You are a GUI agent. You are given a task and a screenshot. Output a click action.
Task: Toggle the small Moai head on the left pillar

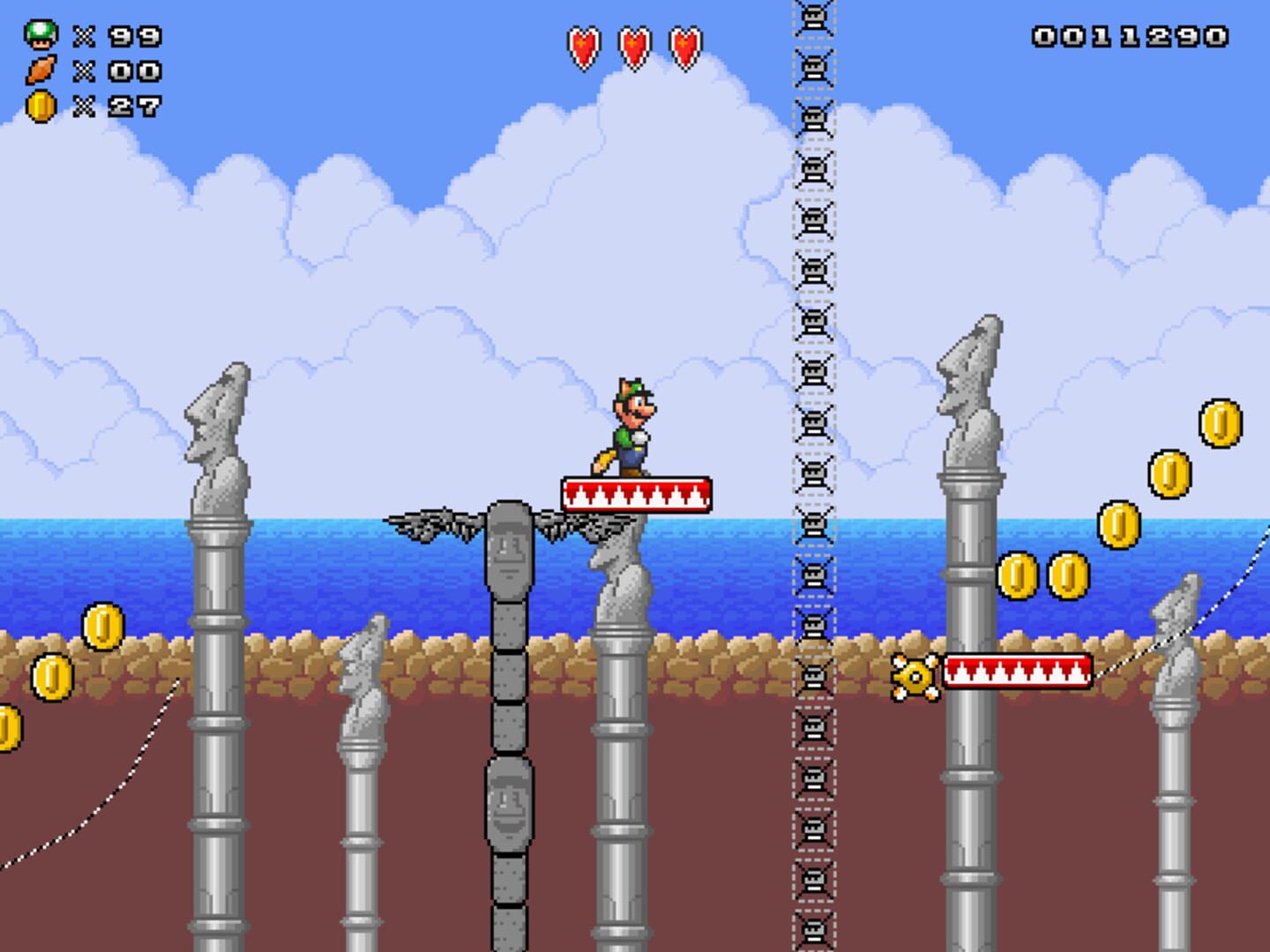[x=219, y=414]
